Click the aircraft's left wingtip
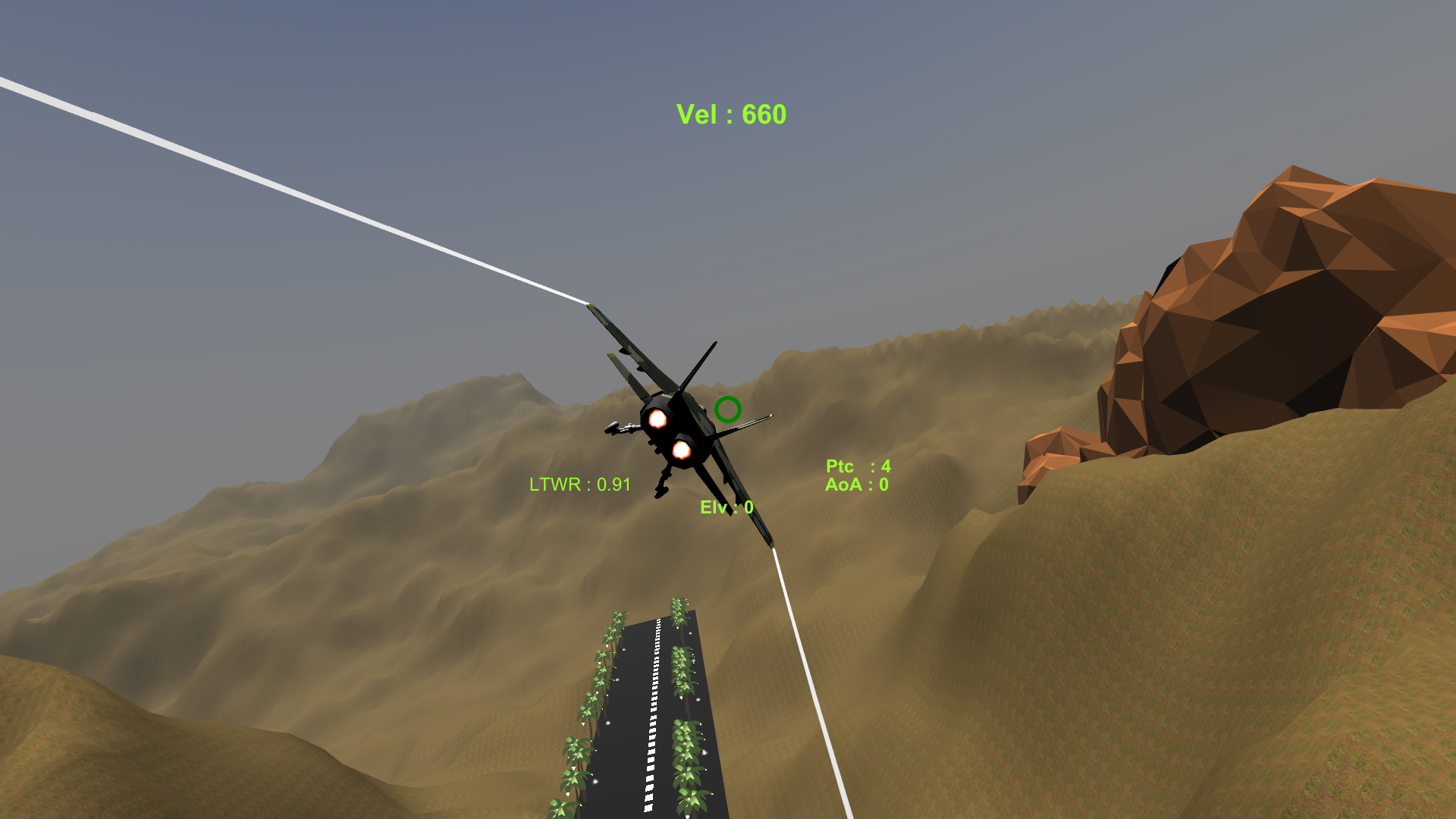Screen dimensions: 1456x819 [x=590, y=305]
